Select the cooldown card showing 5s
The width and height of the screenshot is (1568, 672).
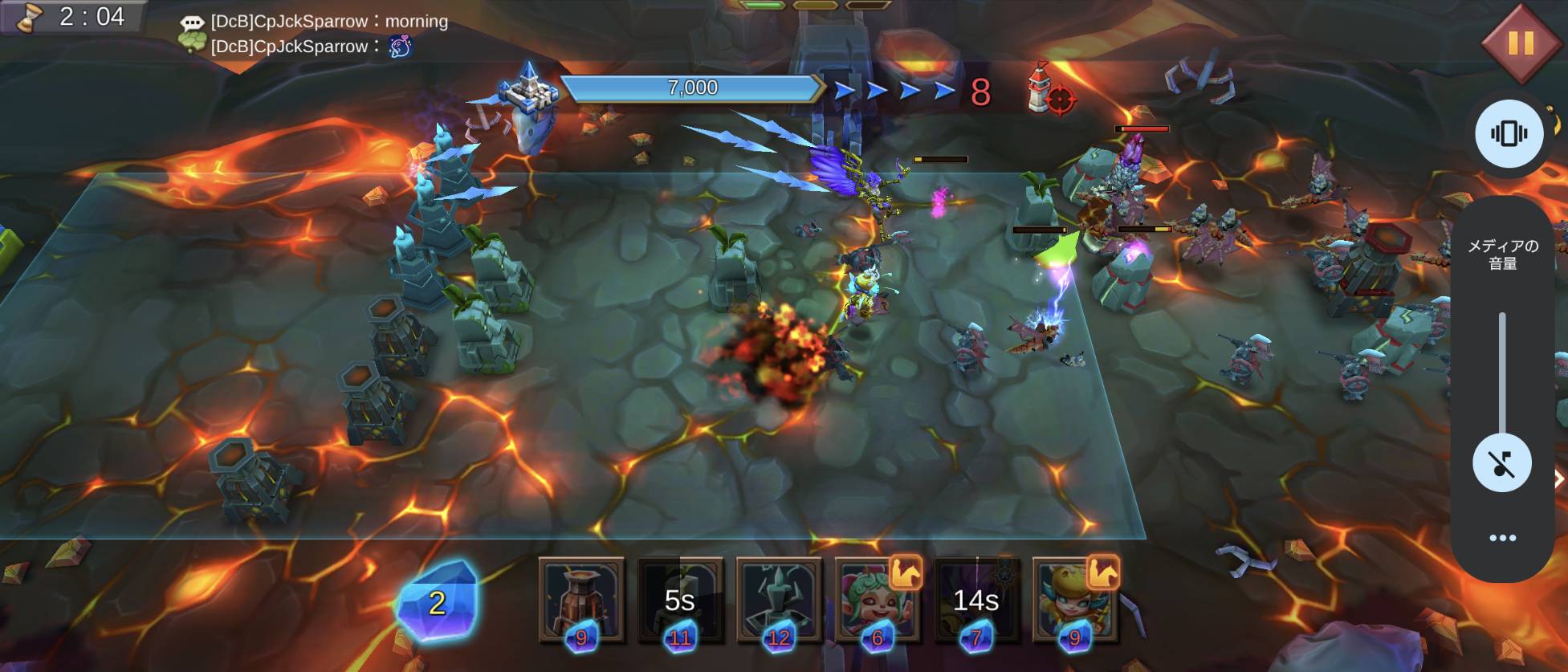[x=680, y=600]
